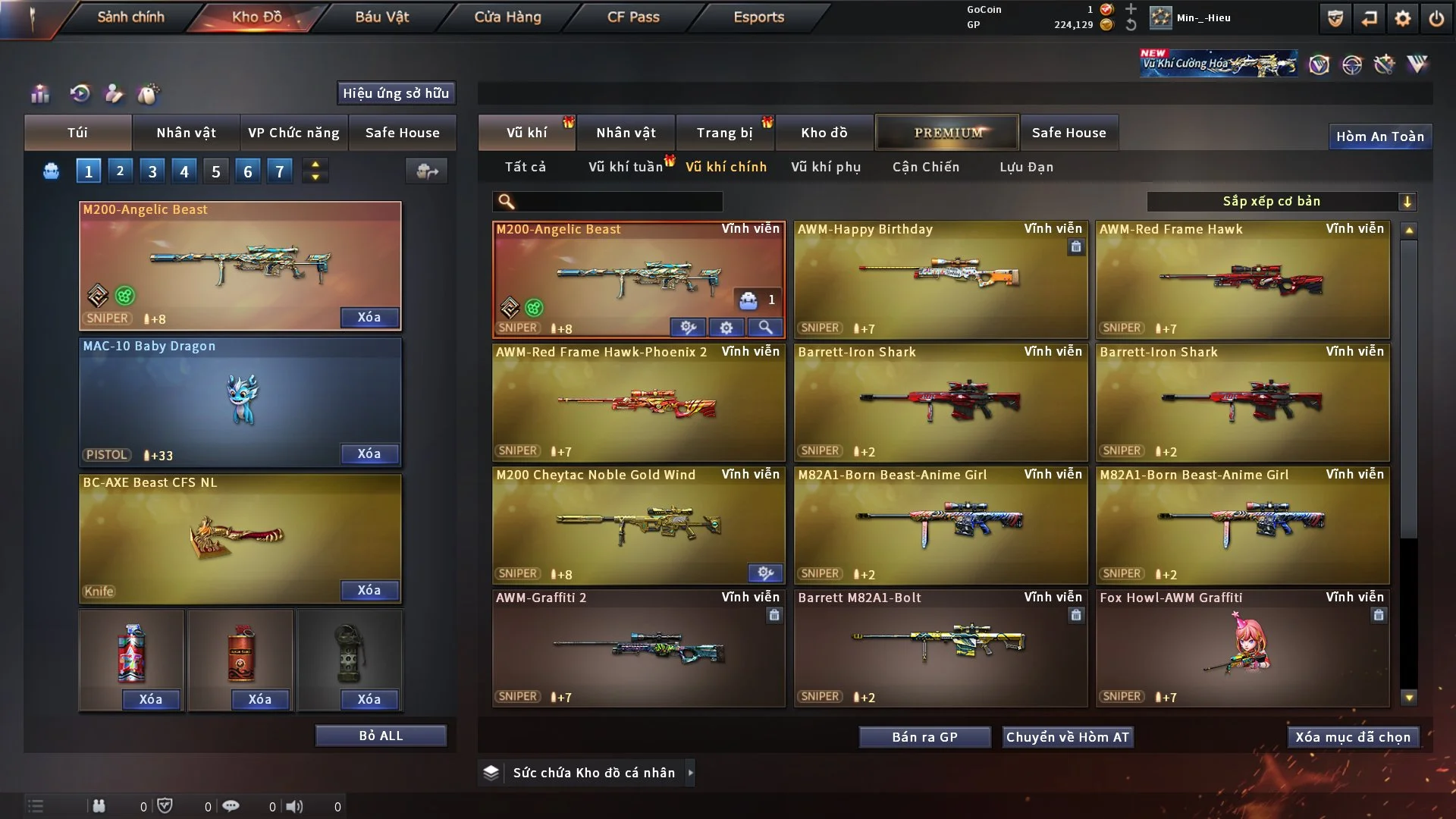This screenshot has height=819, width=1456.
Task: Open the CF Pass tab
Action: (x=633, y=17)
